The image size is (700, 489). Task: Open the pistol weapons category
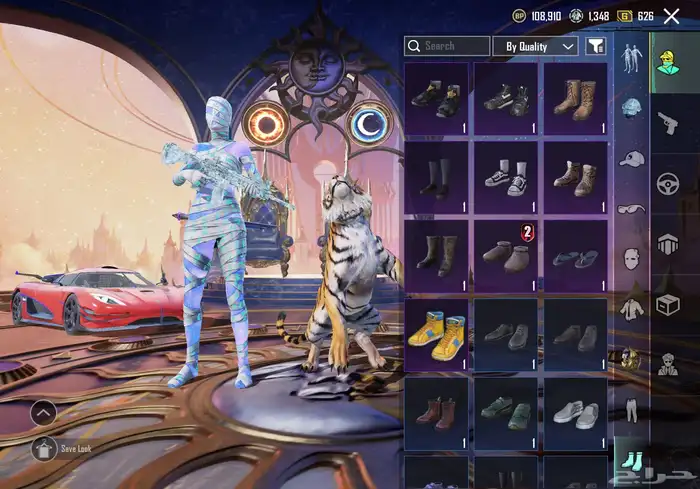click(667, 124)
